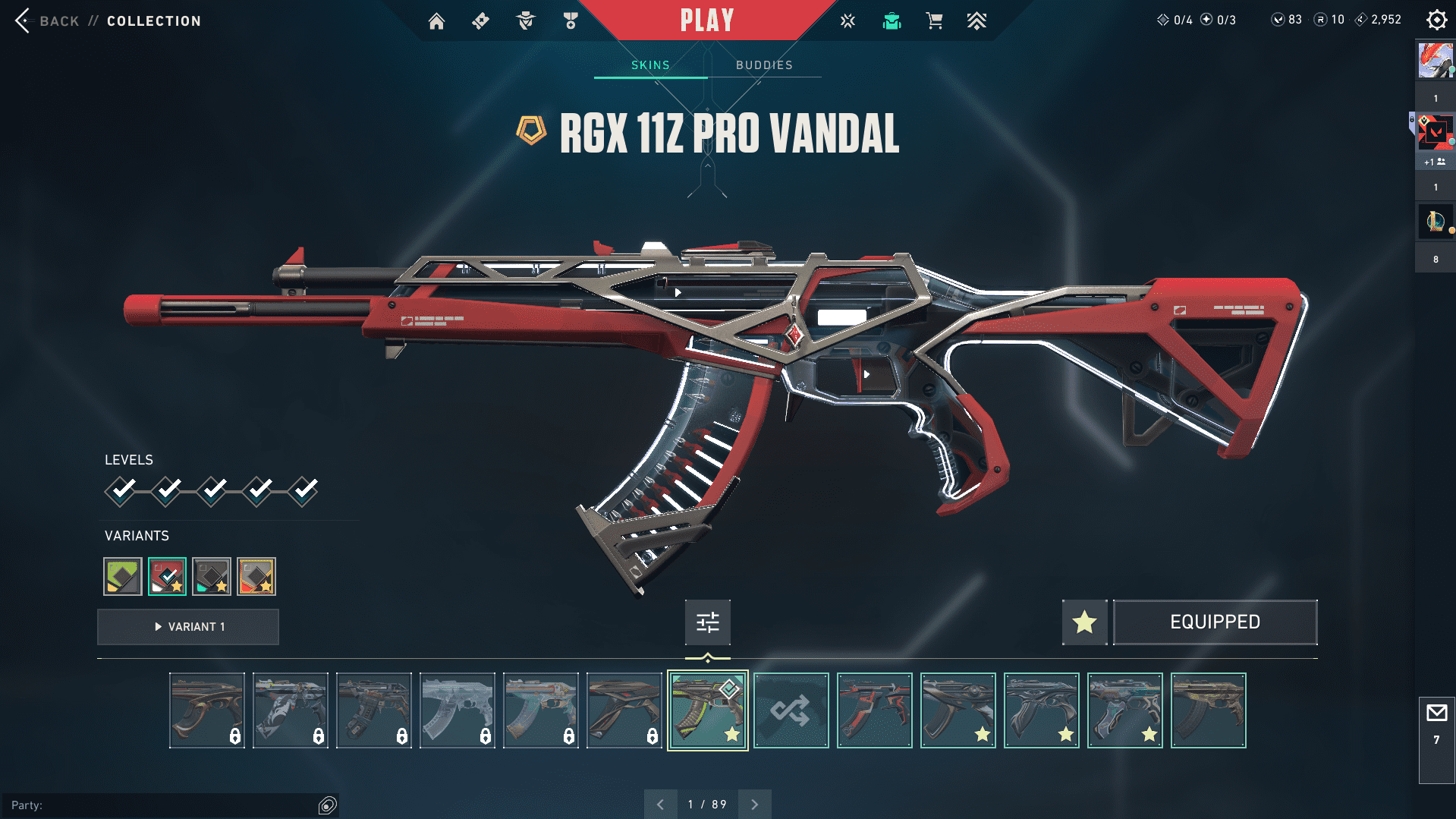Image resolution: width=1456 pixels, height=819 pixels.
Task: Go to the next skins page
Action: point(754,805)
